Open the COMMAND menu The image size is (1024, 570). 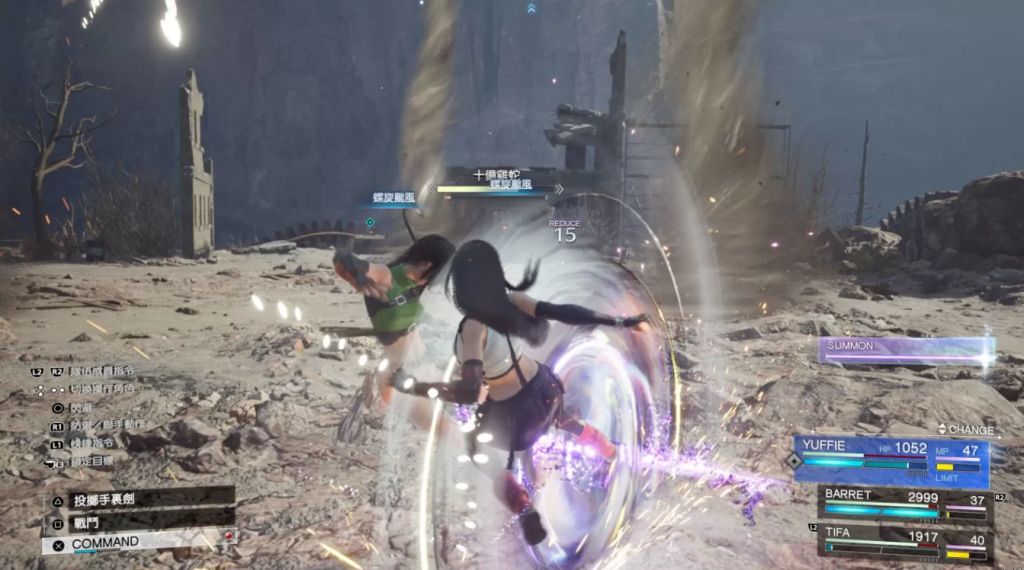[140, 543]
